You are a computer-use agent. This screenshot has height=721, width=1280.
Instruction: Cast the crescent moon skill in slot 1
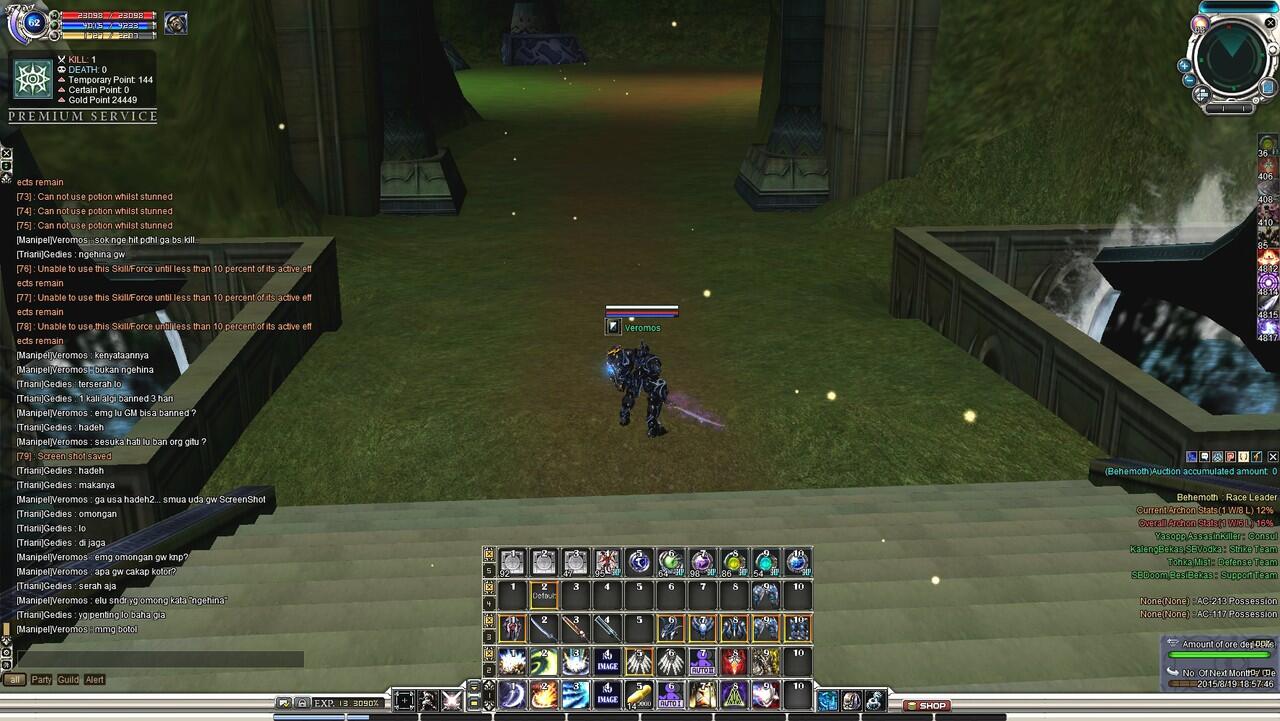click(x=511, y=694)
